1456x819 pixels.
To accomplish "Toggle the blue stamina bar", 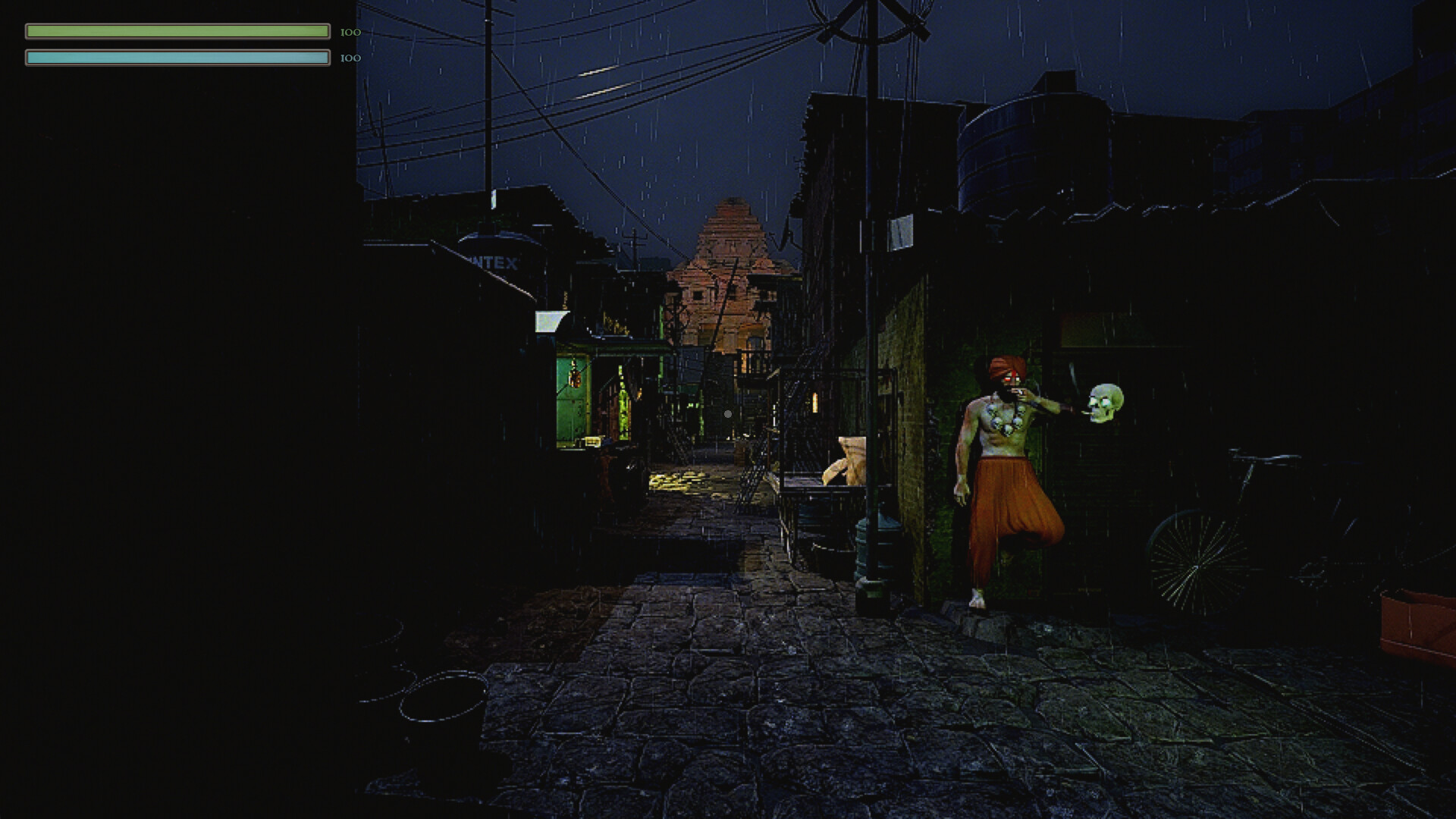I will pos(176,57).
